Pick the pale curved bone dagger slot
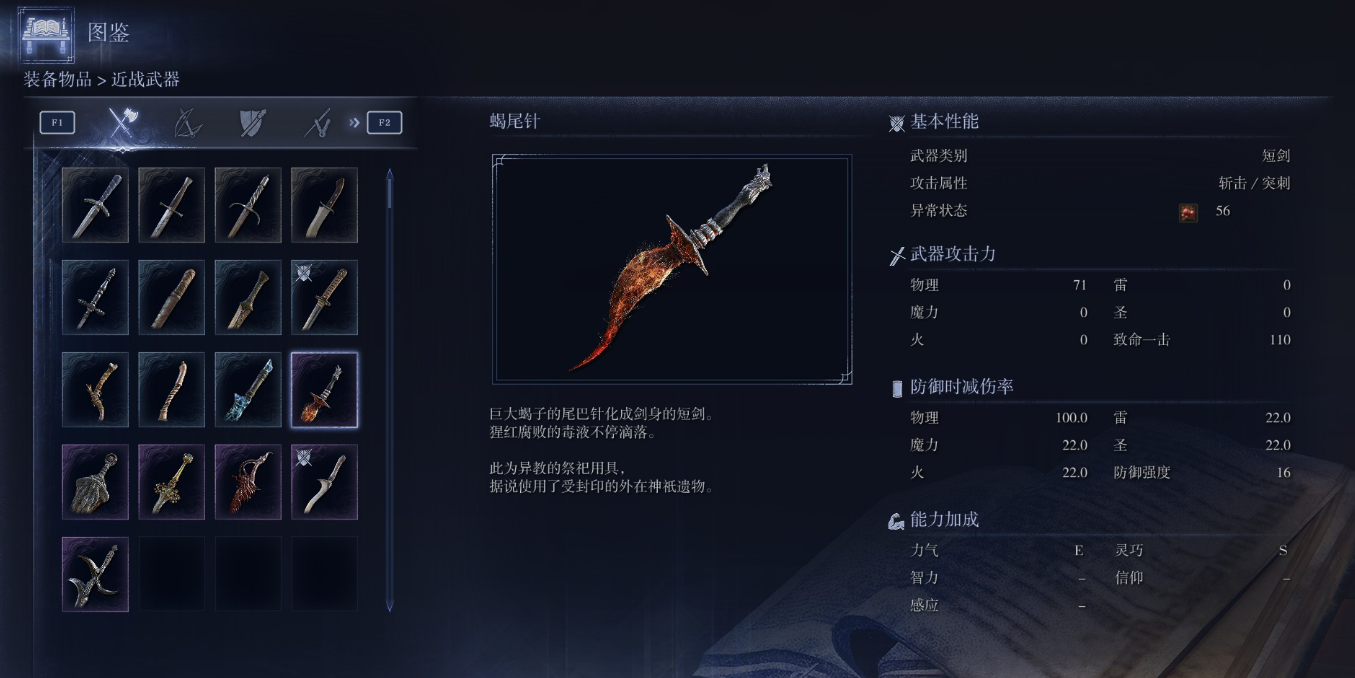 click(172, 390)
